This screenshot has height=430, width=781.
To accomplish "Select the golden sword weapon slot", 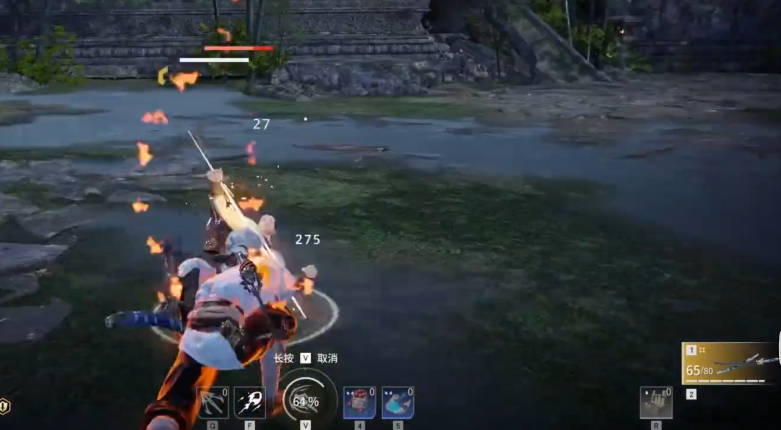I will [730, 363].
